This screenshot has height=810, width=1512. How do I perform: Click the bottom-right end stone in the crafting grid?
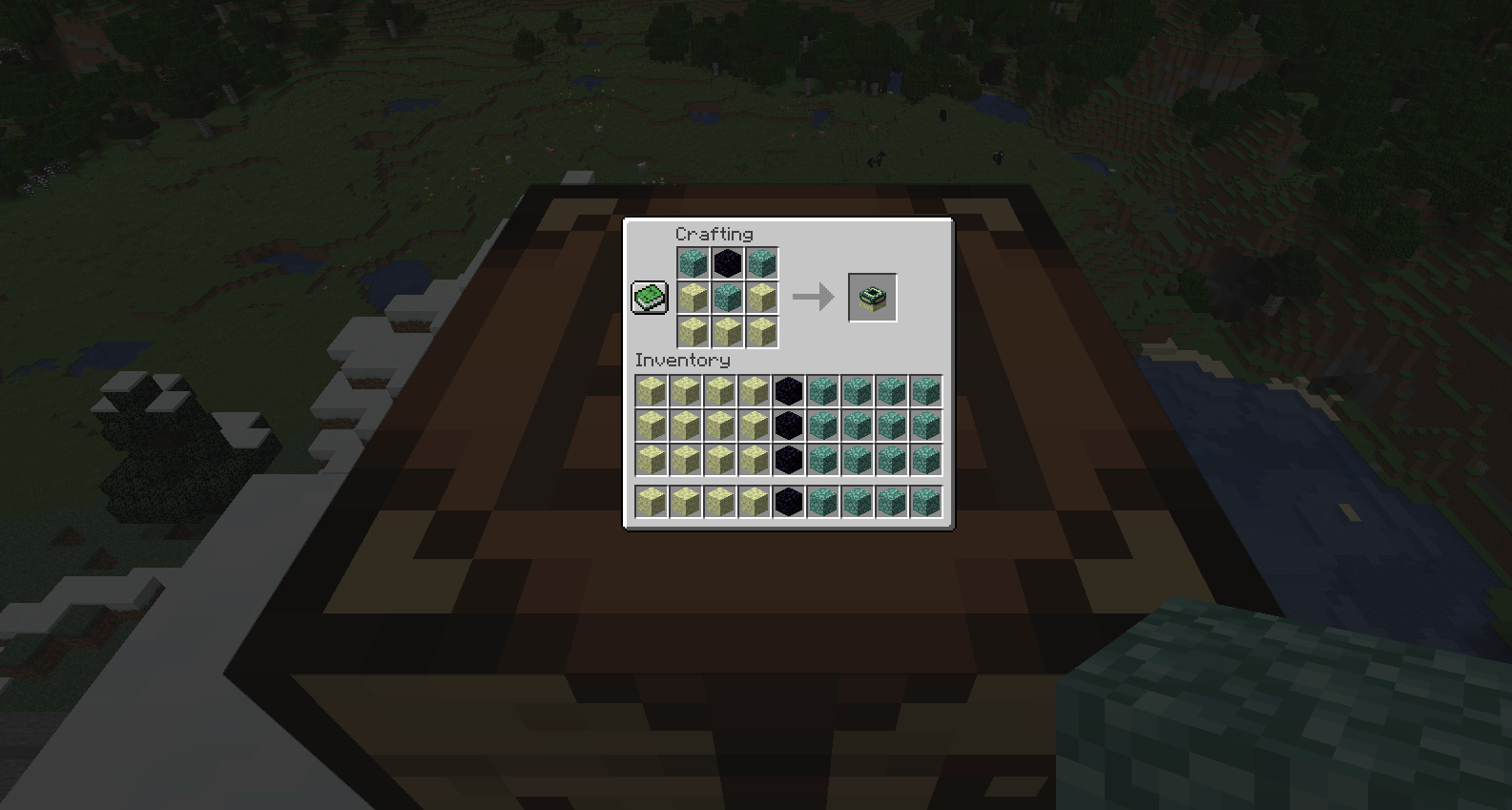click(x=762, y=333)
